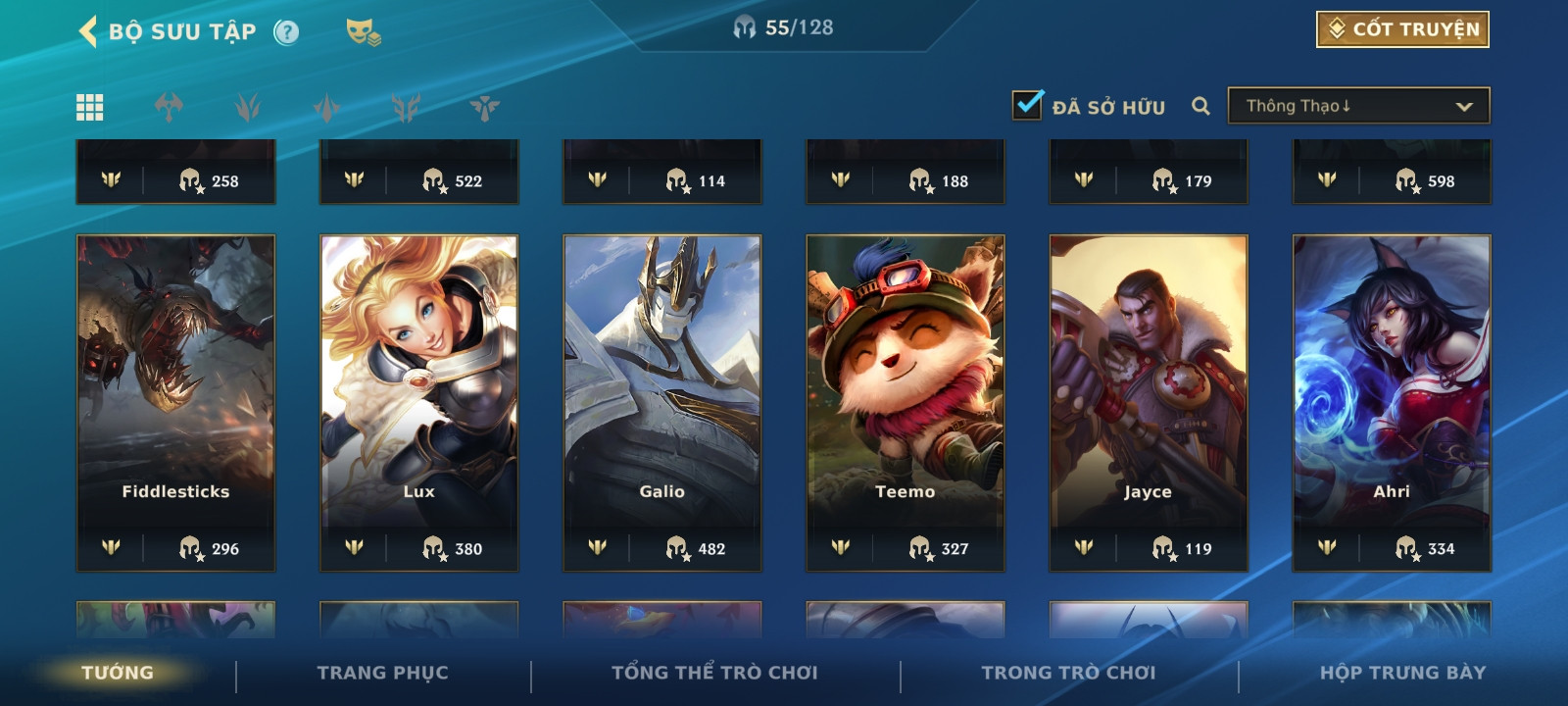Click the yellow mask icon
1568x706 pixels.
point(363,32)
